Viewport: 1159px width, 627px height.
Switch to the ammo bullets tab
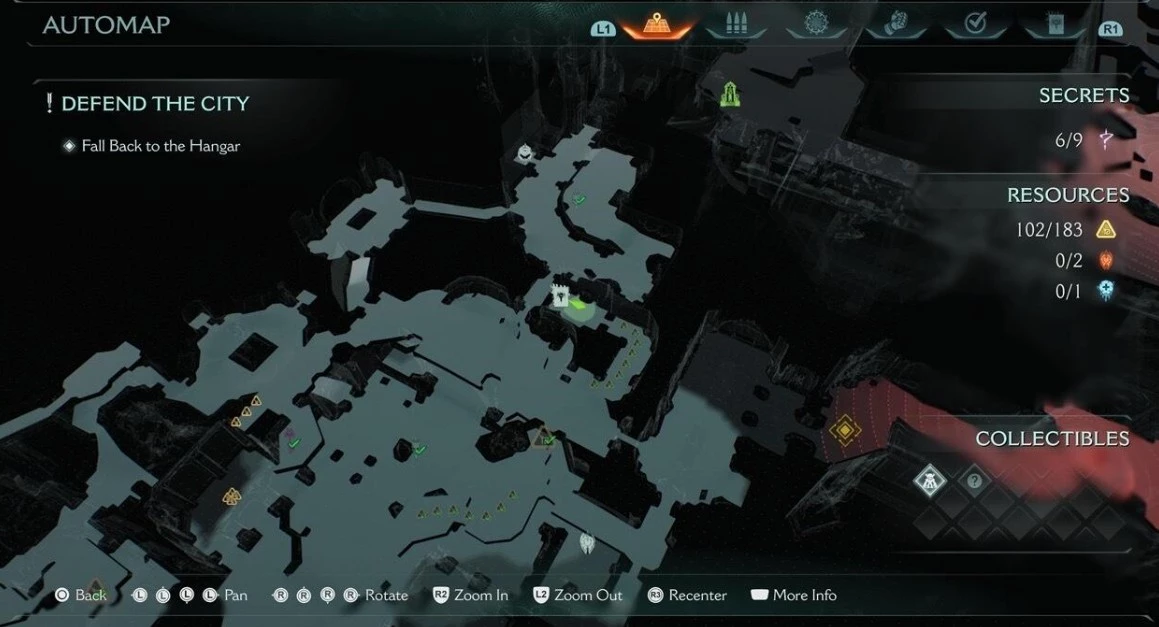point(737,25)
